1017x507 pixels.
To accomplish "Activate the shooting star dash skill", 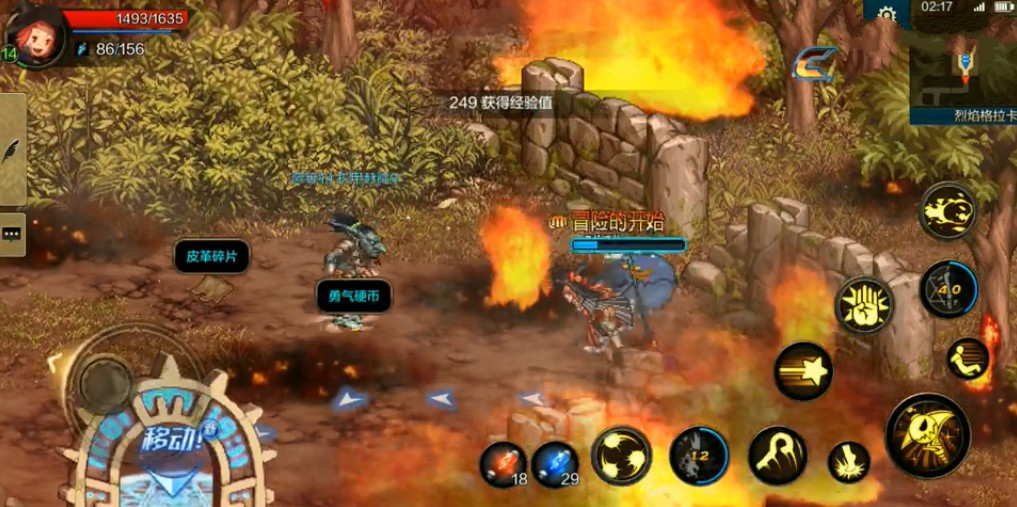I will 803,371.
